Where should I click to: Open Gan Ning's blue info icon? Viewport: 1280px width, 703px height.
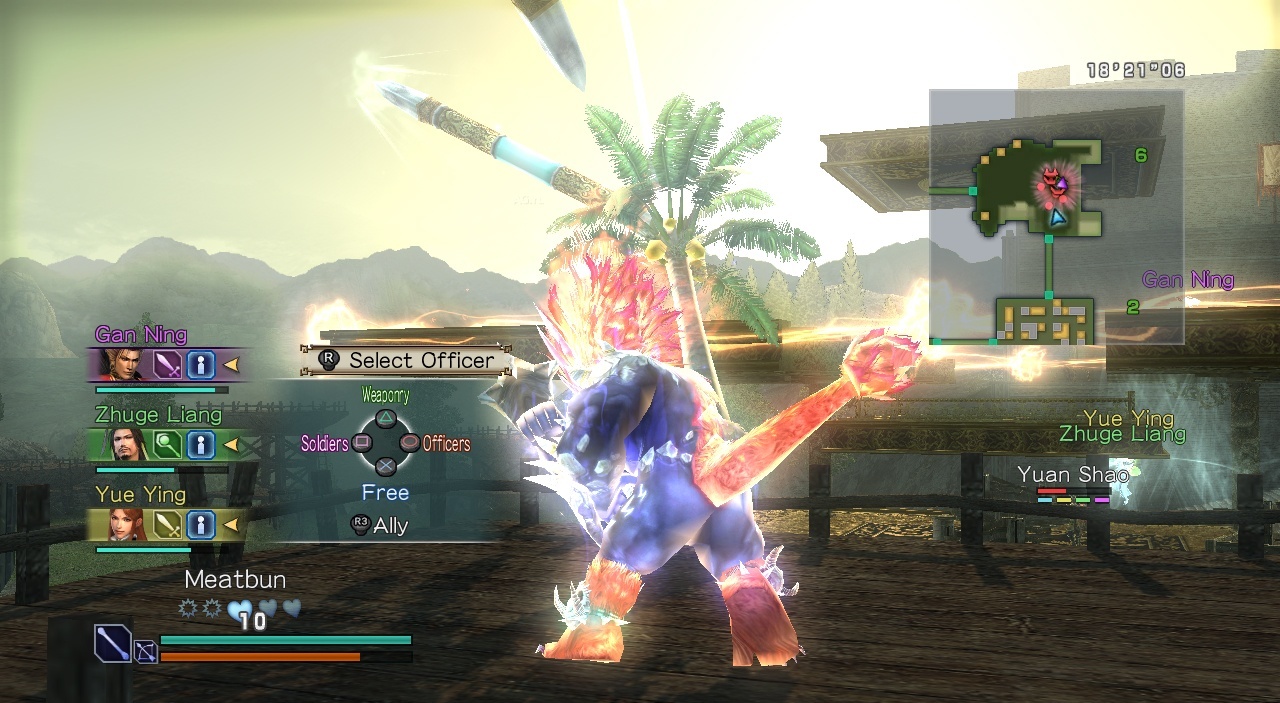pos(201,364)
